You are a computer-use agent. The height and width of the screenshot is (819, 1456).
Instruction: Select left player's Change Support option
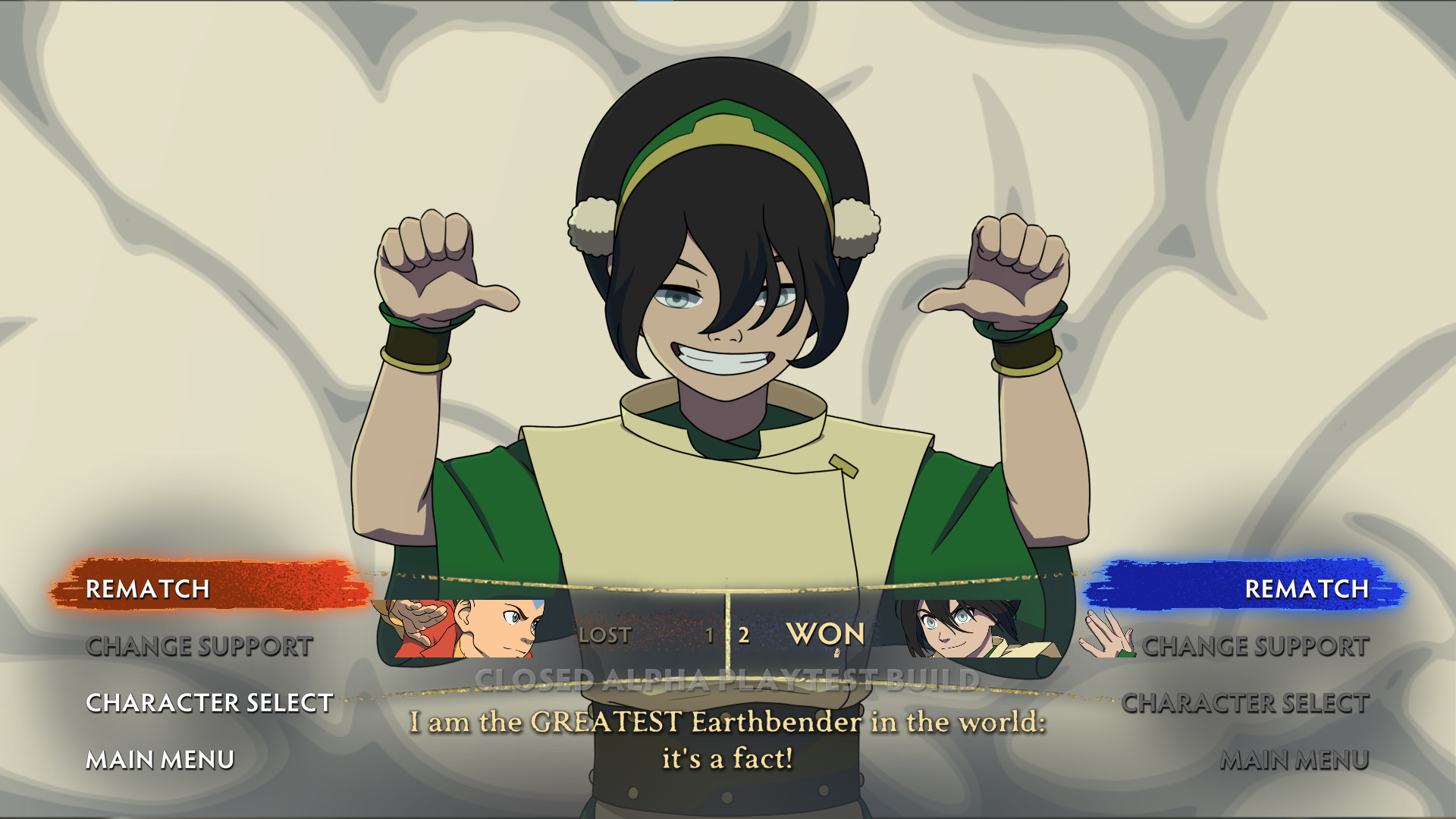point(199,646)
